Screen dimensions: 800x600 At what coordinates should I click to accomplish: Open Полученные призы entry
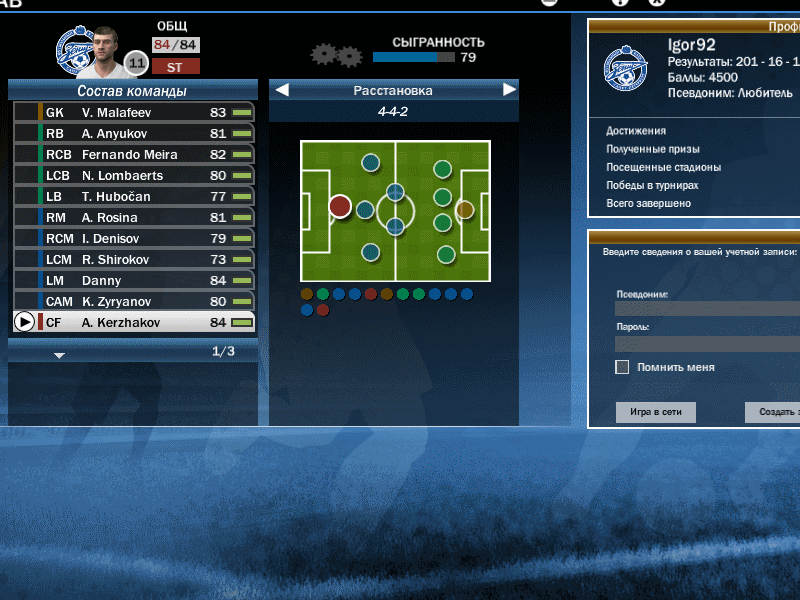tap(652, 149)
